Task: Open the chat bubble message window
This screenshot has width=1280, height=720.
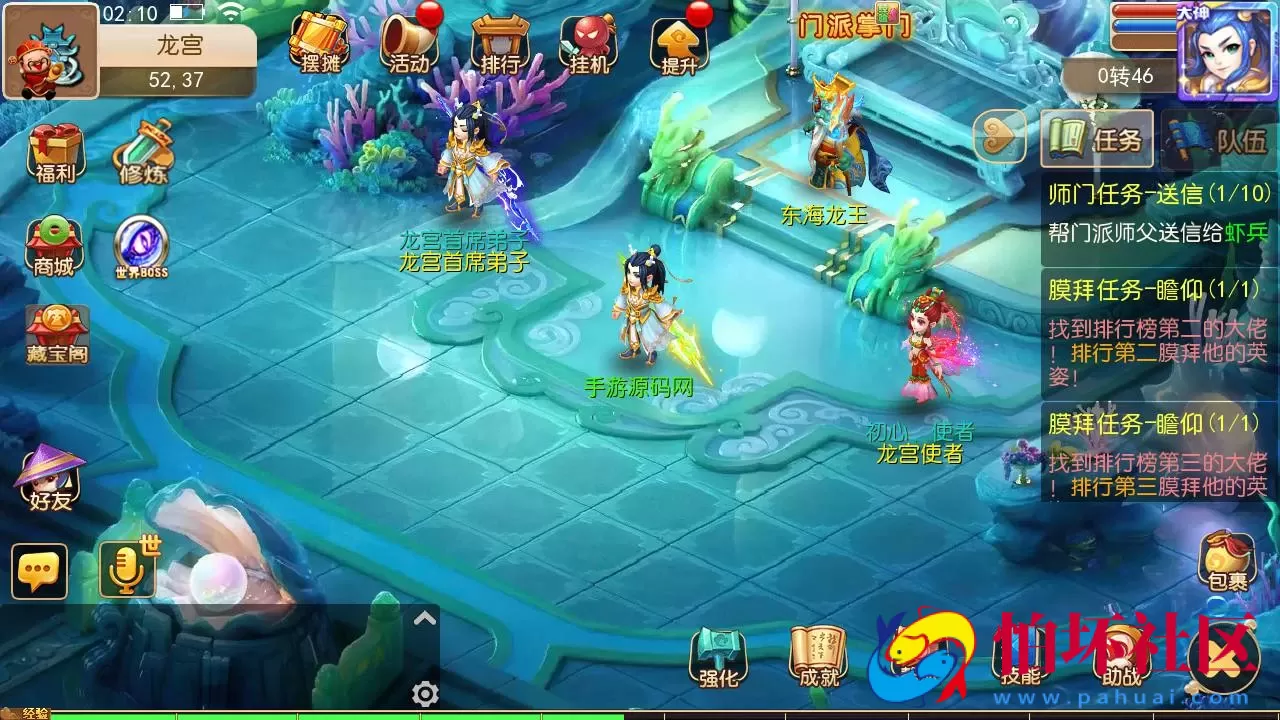Action: [39, 571]
